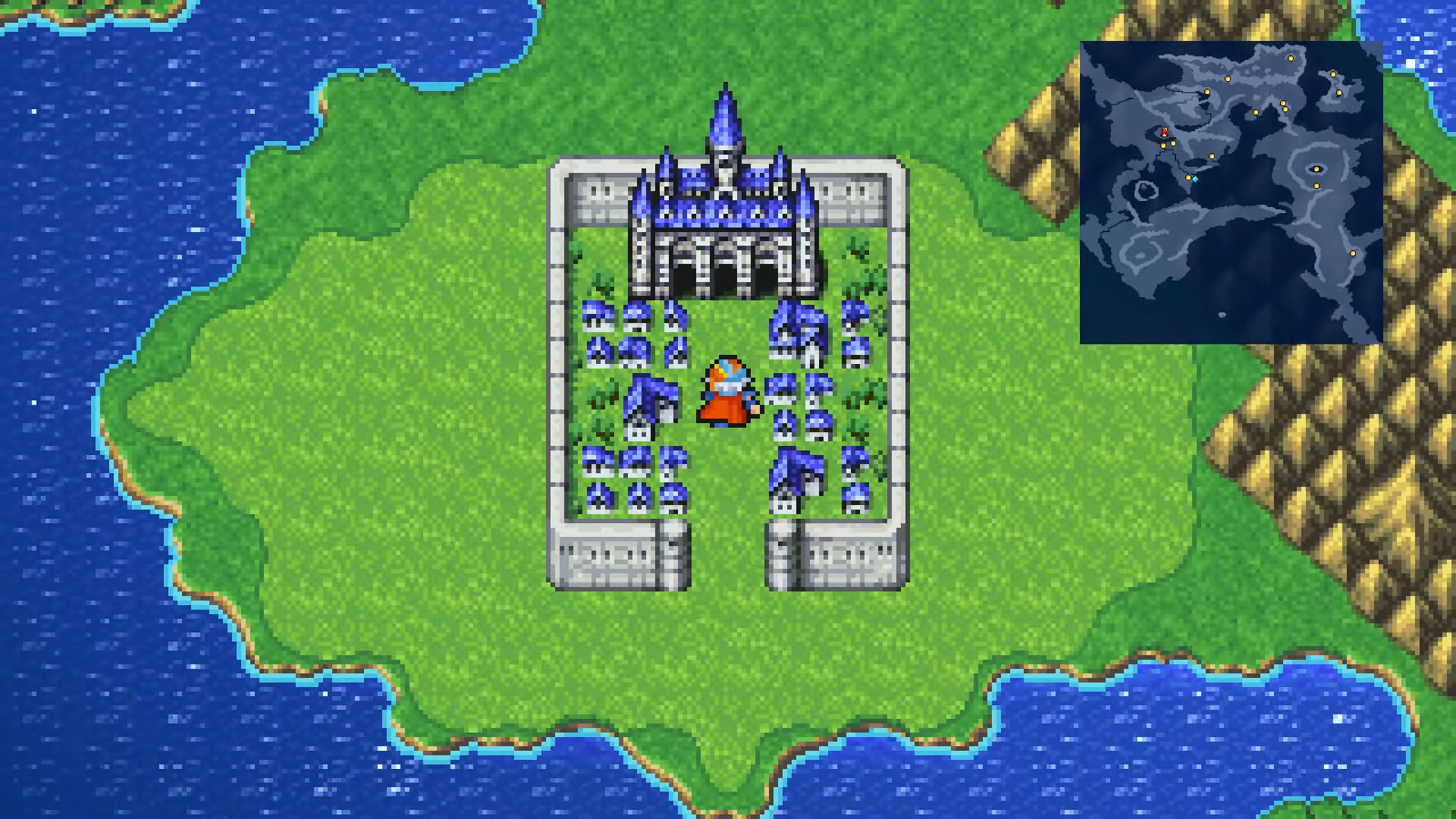Click the castle's triple gate entrance
The height and width of the screenshot is (819, 1456).
pyautogui.click(x=724, y=273)
